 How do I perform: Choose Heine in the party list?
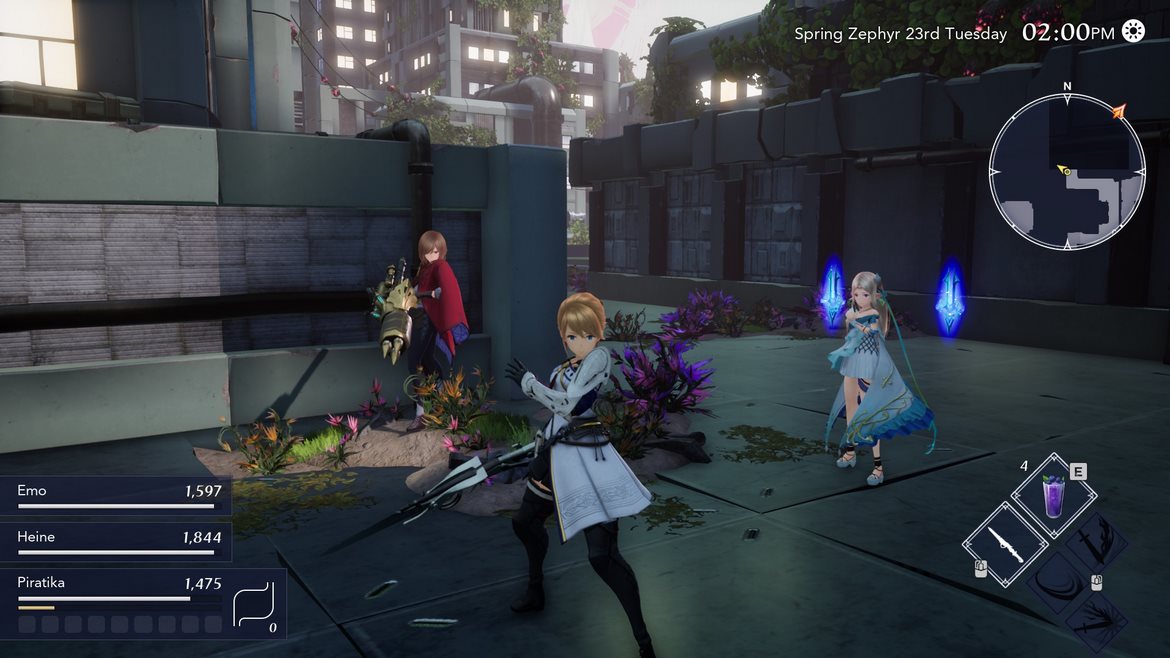(116, 541)
